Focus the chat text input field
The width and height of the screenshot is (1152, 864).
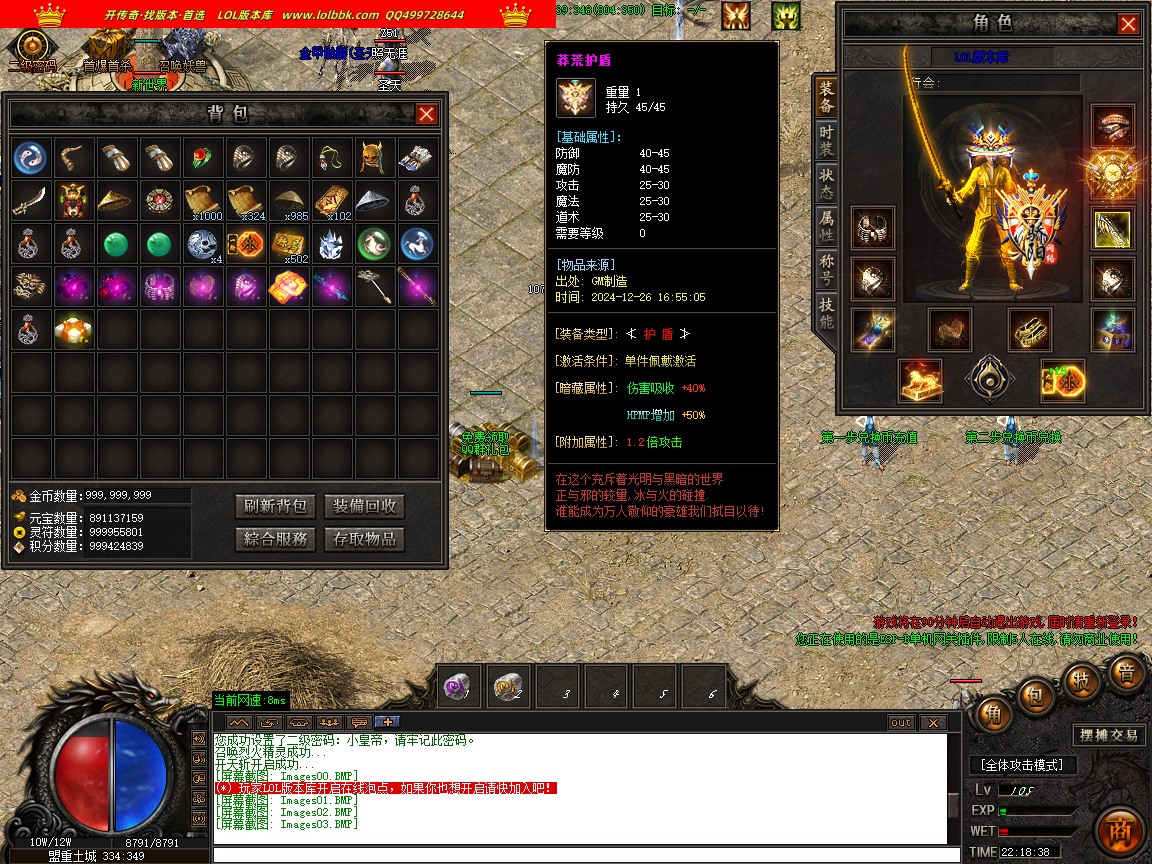[x=580, y=855]
